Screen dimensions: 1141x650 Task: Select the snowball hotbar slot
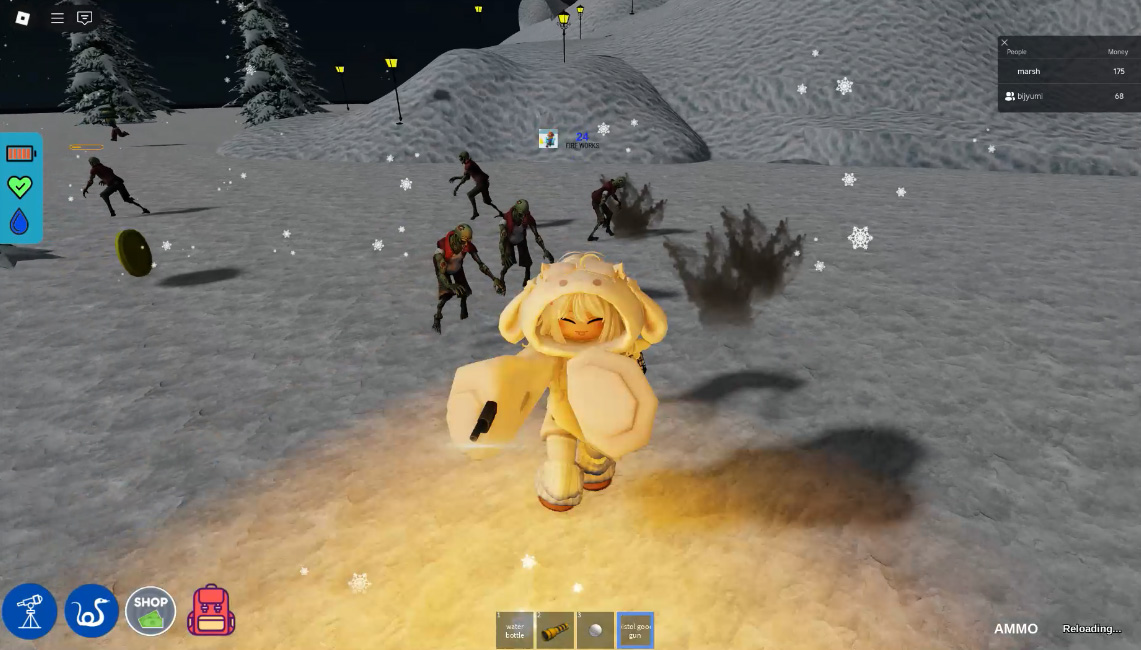tap(595, 630)
